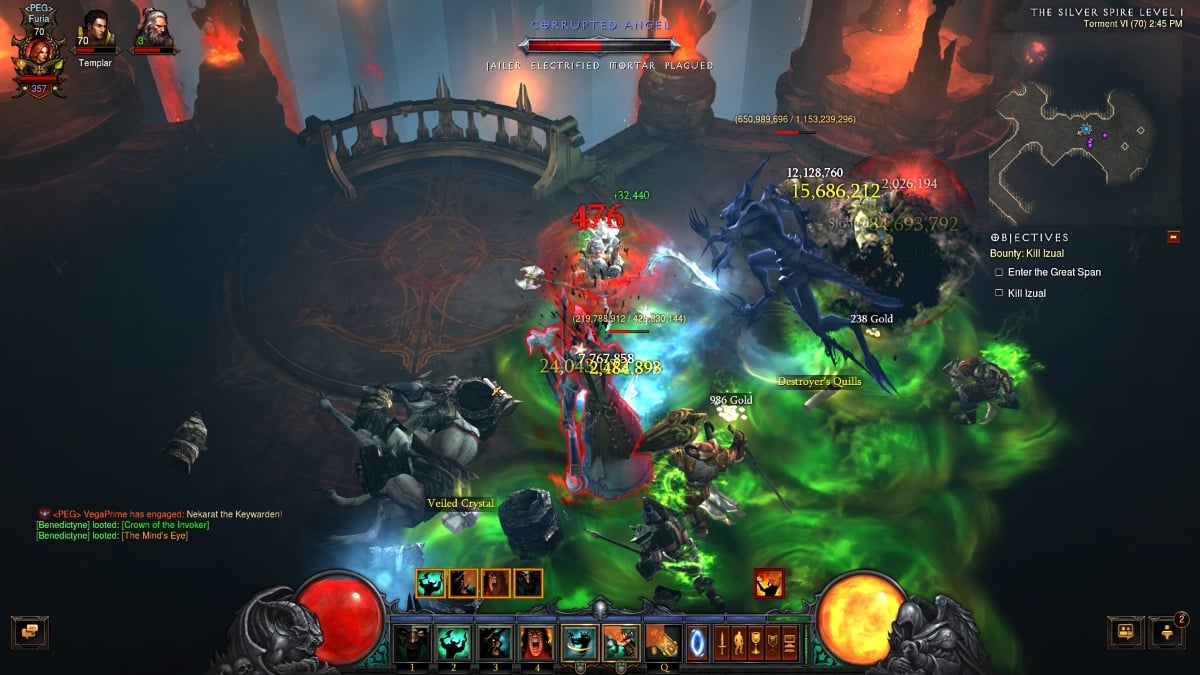Open the party chat button beside friends
Image resolution: width=1200 pixels, height=675 pixels.
pyautogui.click(x=1125, y=631)
